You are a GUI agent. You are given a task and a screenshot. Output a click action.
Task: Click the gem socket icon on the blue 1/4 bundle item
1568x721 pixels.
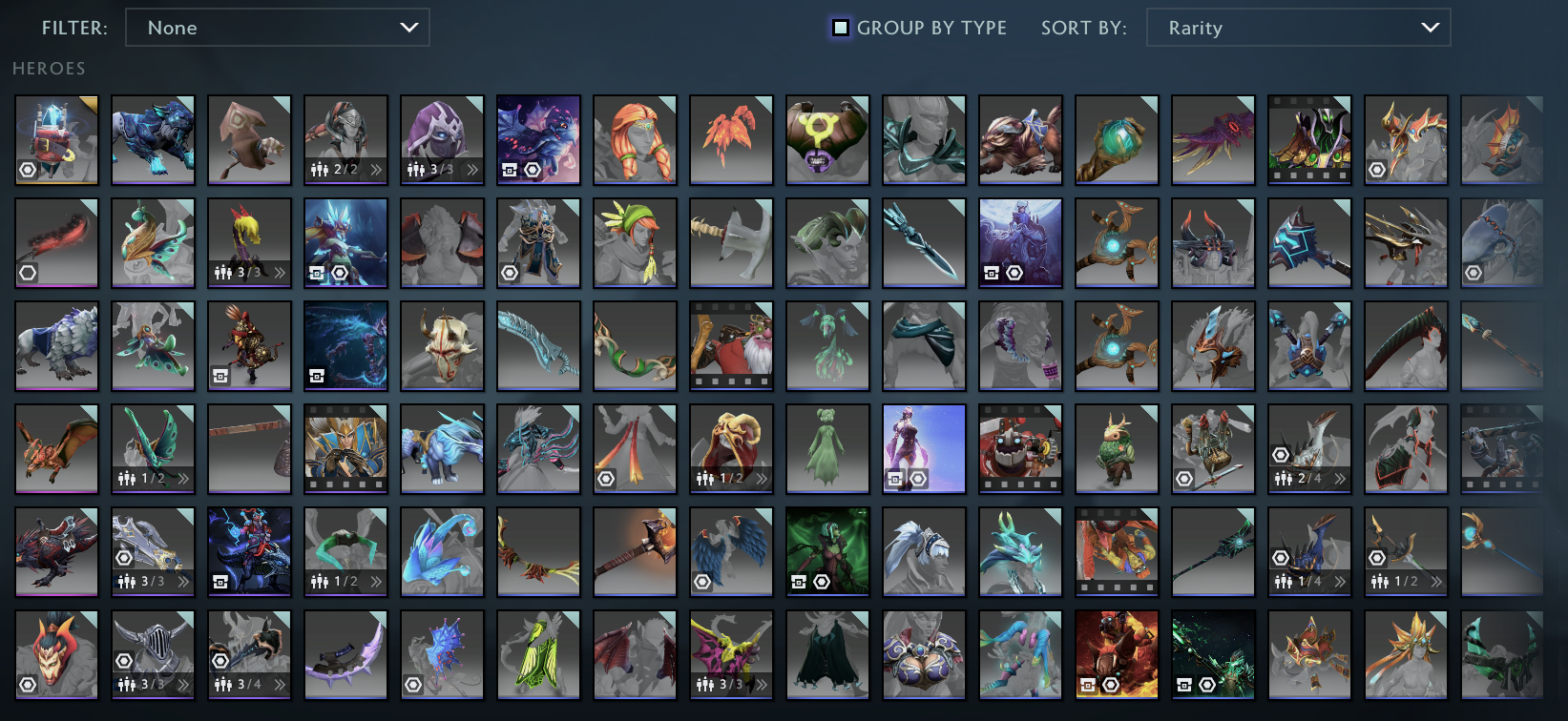click(1280, 556)
